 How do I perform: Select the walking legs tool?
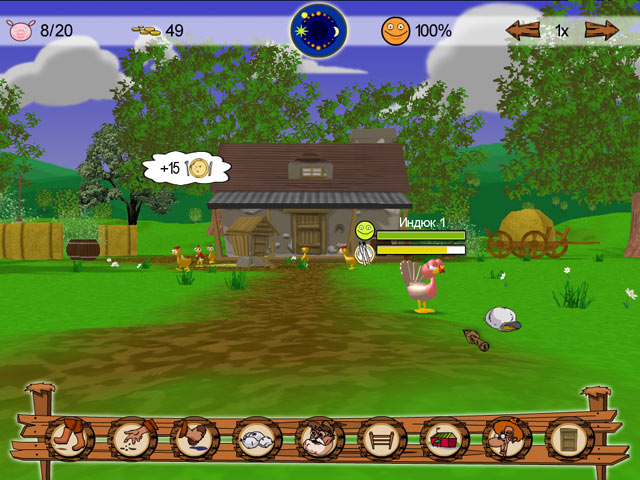pyautogui.click(x=70, y=438)
